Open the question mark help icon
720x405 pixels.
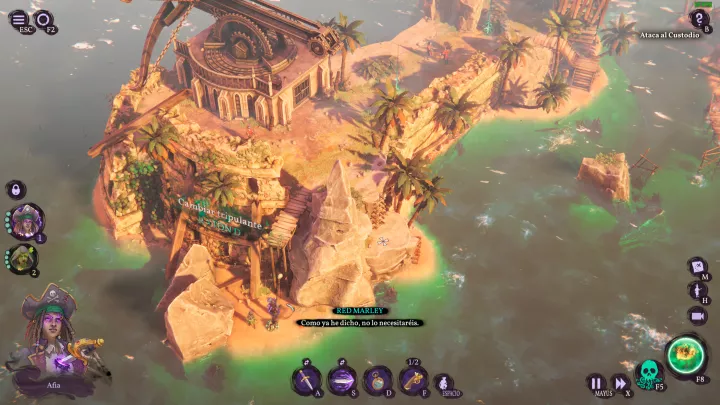click(x=700, y=18)
